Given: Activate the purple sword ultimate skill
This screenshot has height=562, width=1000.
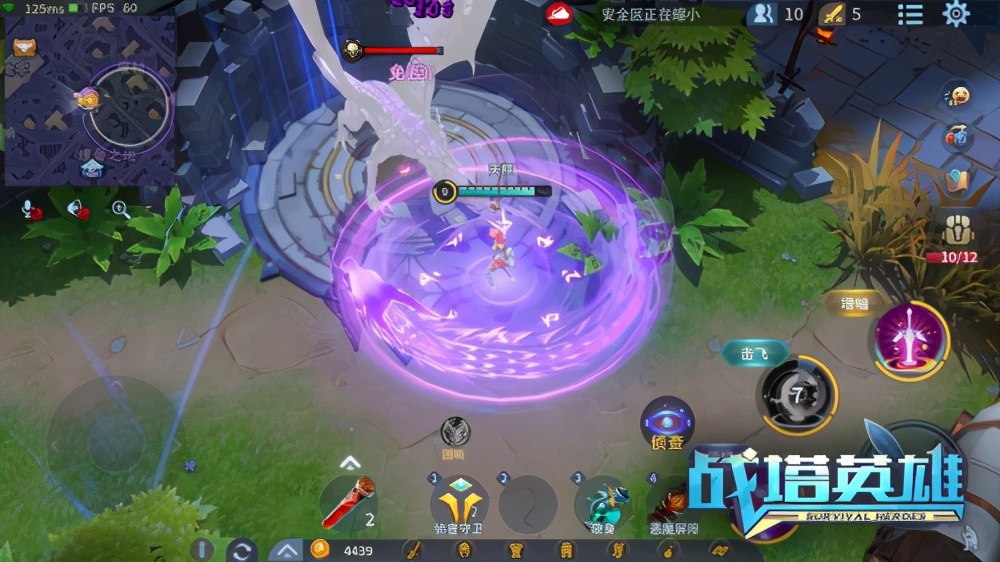Looking at the screenshot, I should (x=911, y=339).
